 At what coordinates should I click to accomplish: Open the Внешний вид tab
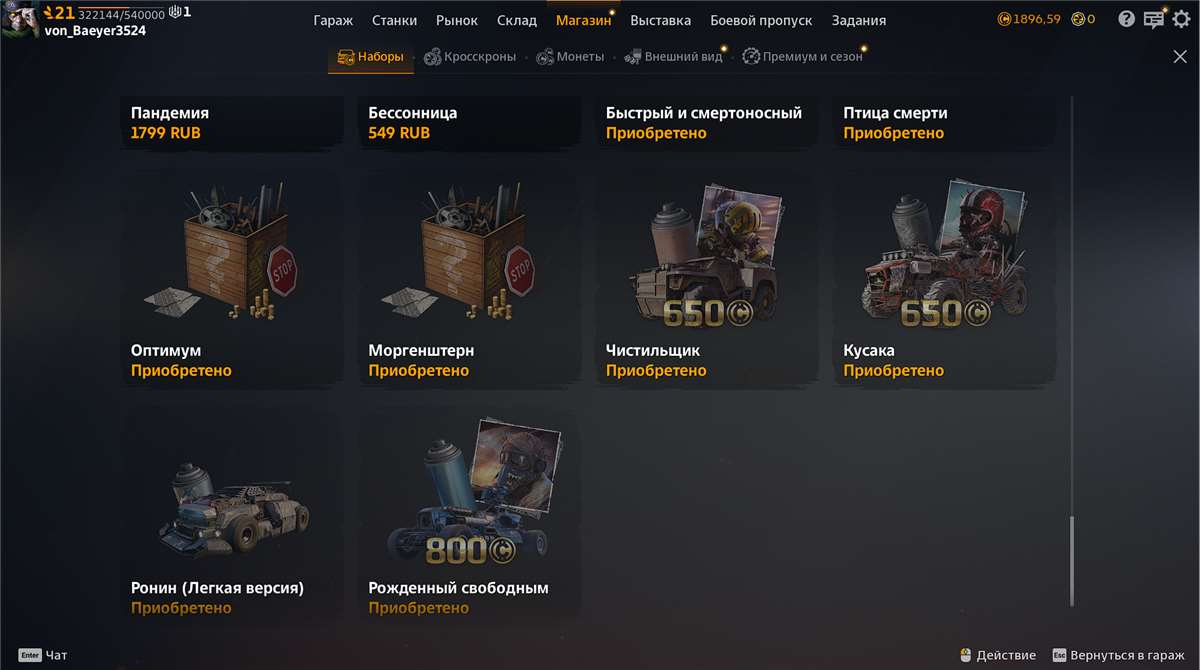[x=673, y=57]
